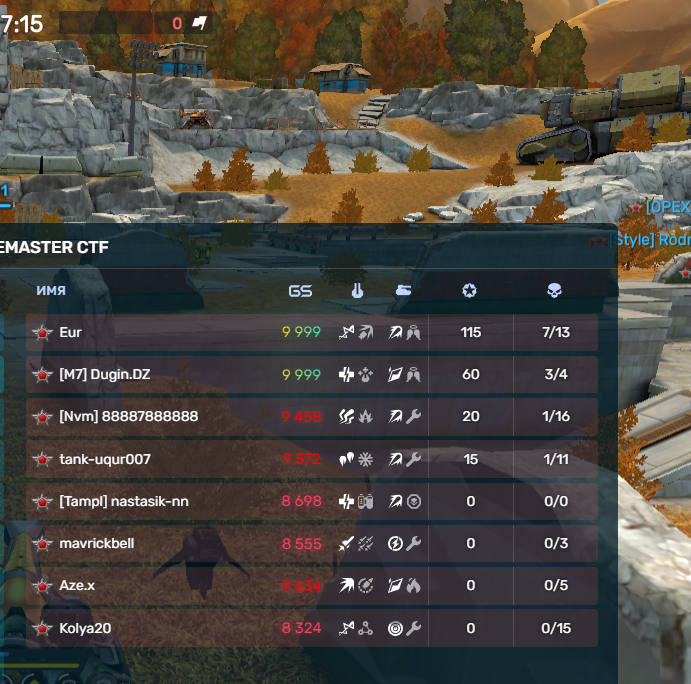
Task: Sort by the Имя name column
Action: click(x=51, y=291)
